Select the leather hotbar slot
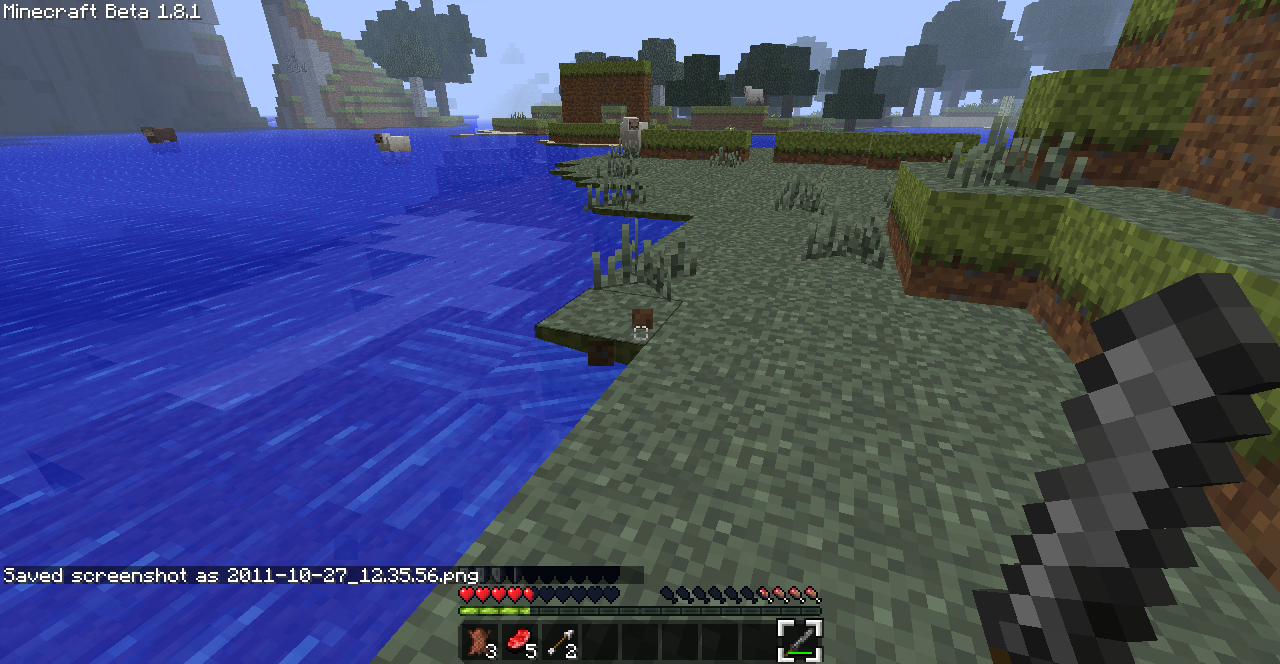This screenshot has width=1280, height=664. 480,640
